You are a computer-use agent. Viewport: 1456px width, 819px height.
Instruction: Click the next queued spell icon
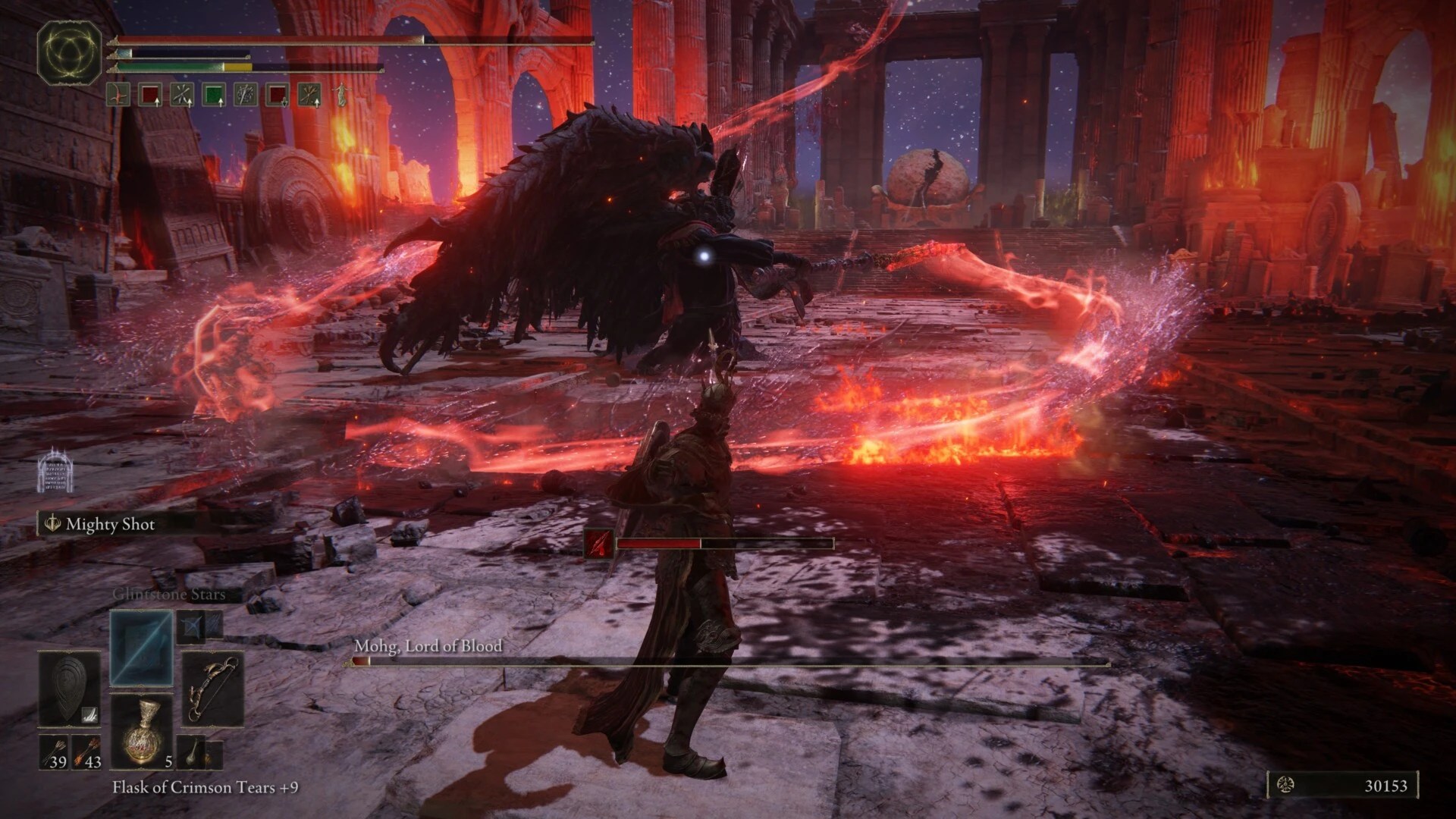(x=188, y=628)
